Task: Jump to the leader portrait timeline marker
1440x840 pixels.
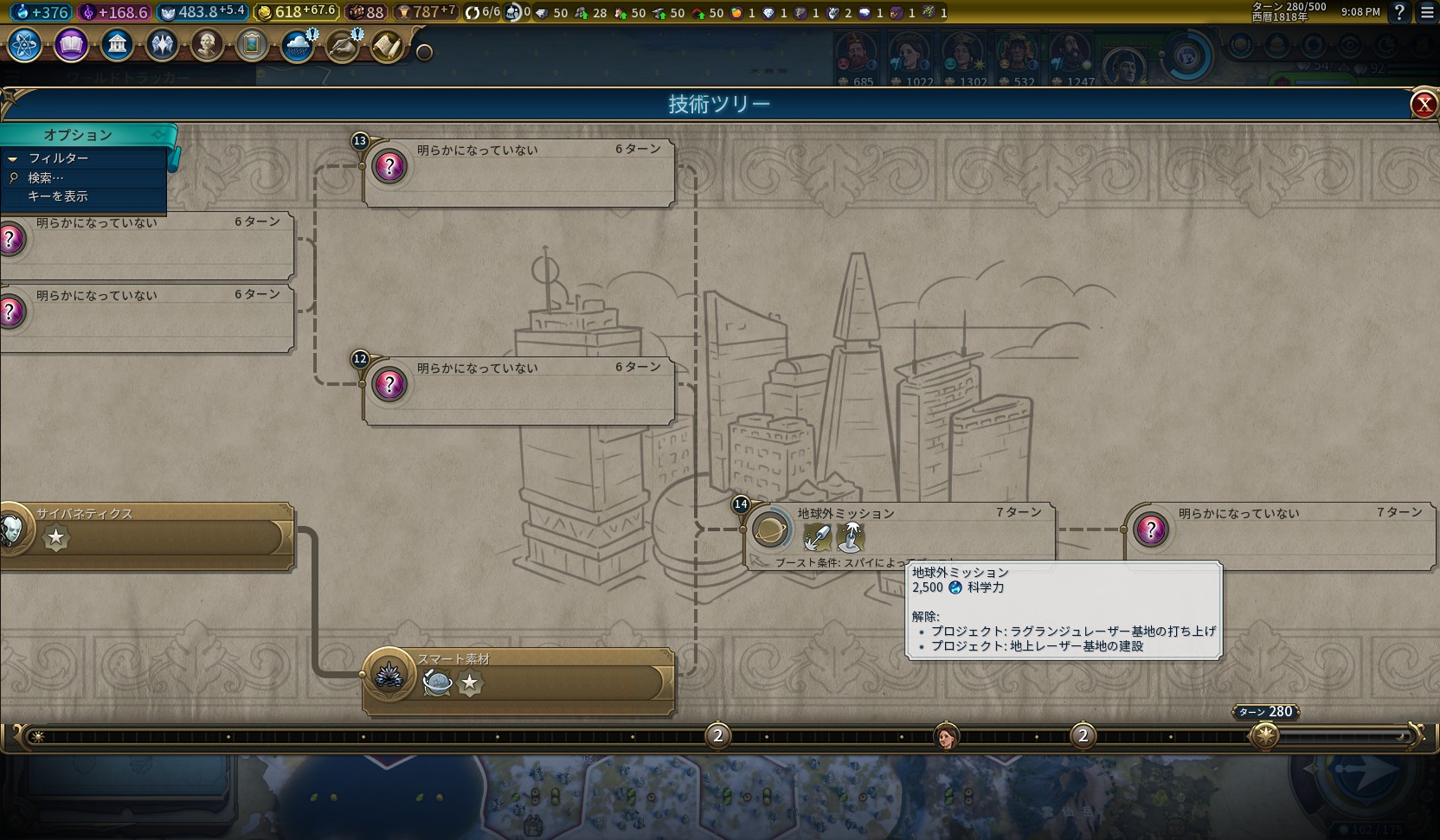Action: point(948,736)
